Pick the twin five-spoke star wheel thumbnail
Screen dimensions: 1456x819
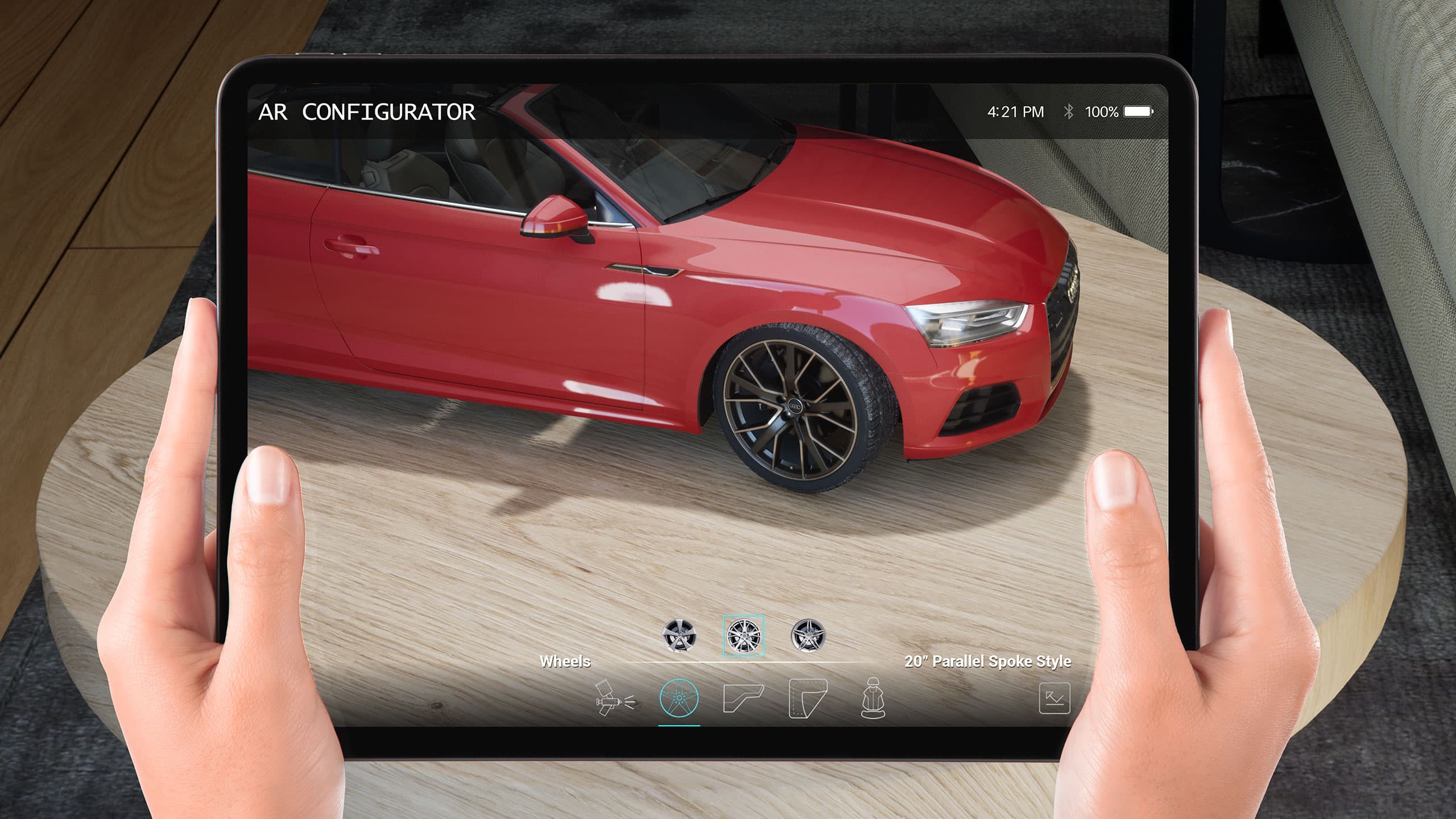(808, 635)
